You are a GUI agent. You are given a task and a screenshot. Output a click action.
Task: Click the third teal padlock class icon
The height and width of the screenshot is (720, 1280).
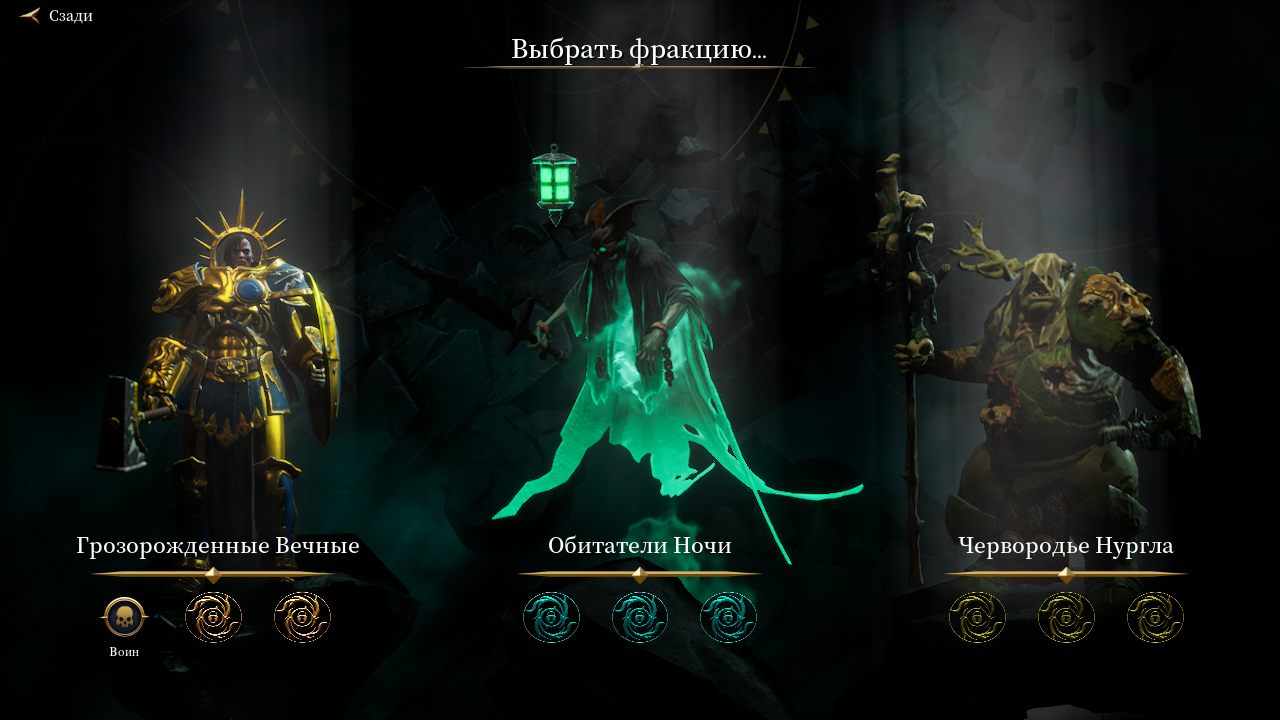pyautogui.click(x=727, y=617)
